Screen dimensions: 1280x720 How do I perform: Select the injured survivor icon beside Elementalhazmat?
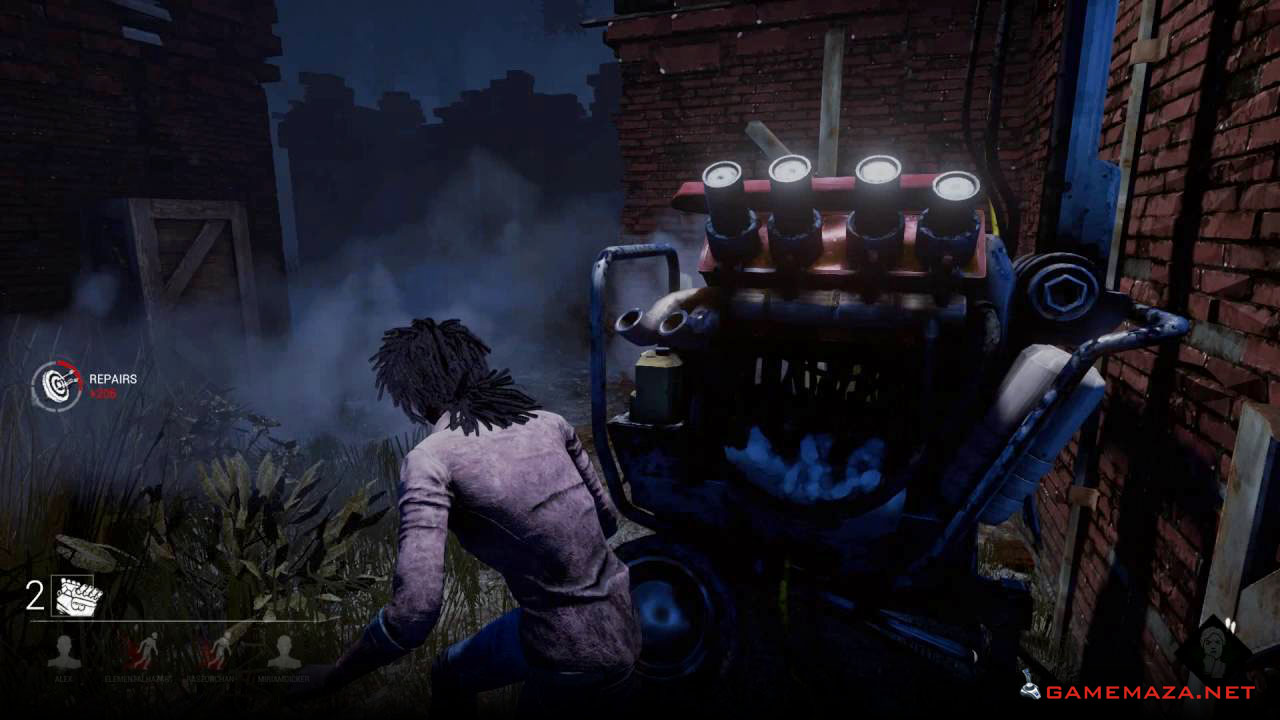pos(148,648)
